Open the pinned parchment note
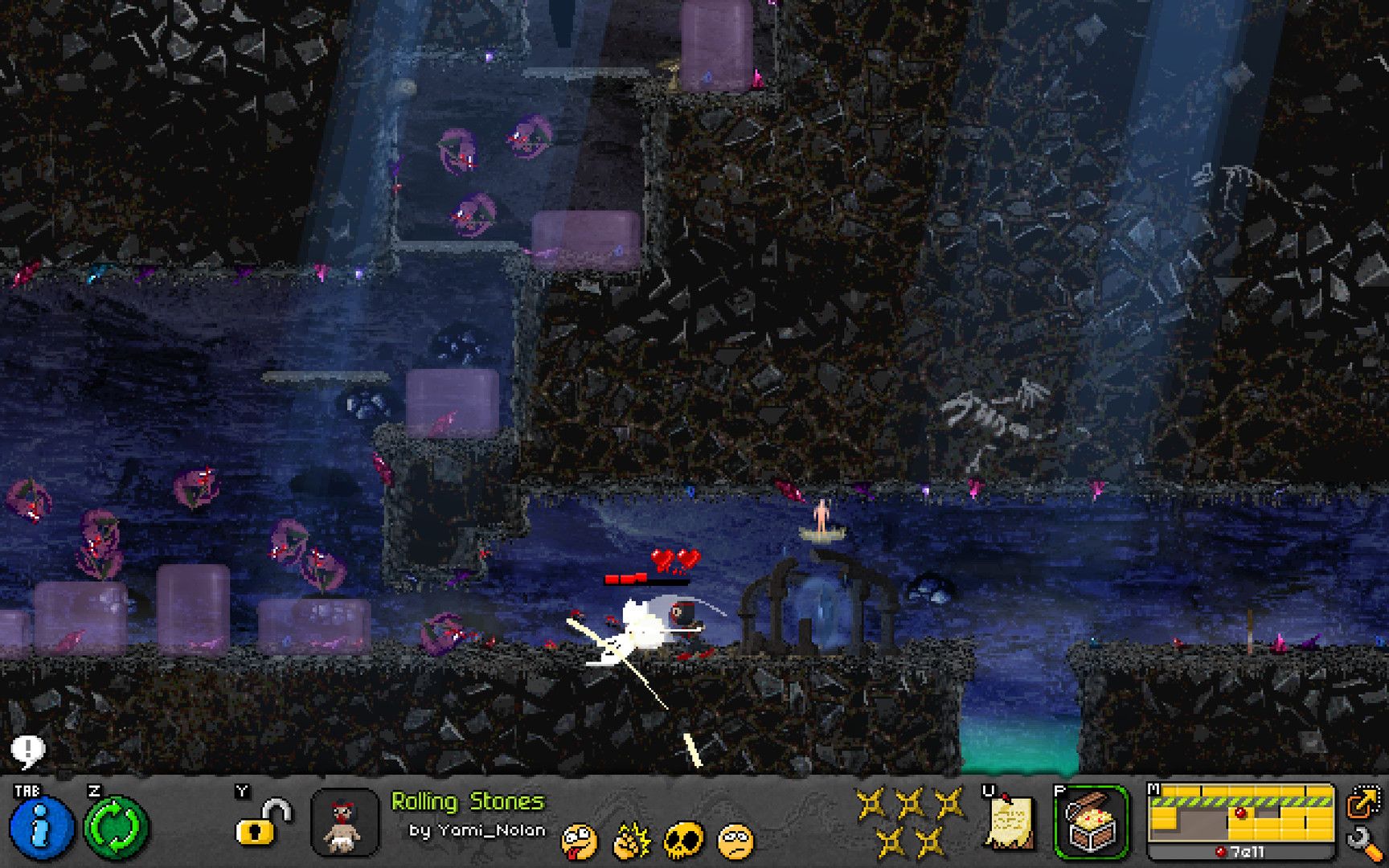The image size is (1389, 868). 1009,822
